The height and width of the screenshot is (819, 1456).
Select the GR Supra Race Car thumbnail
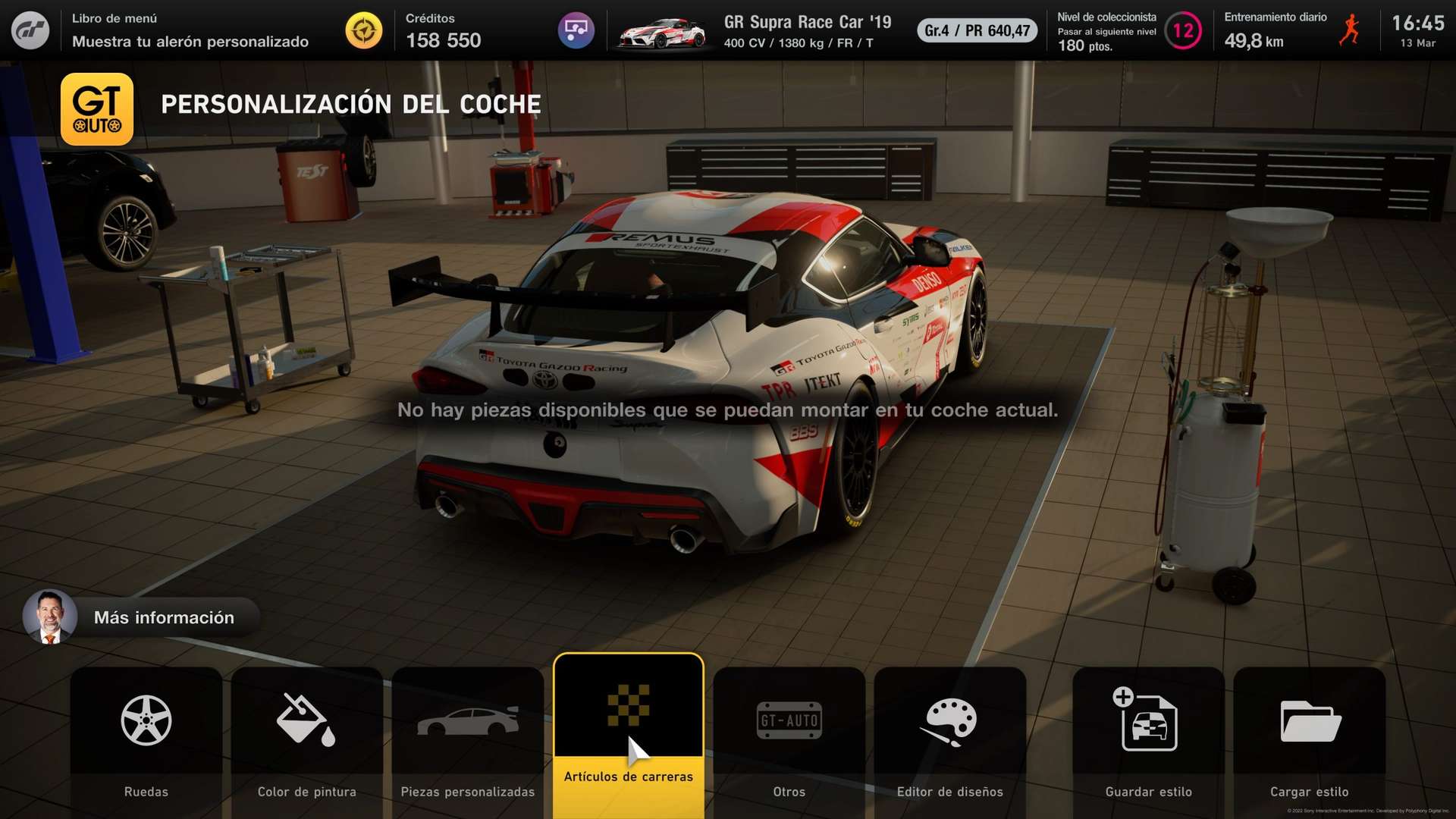point(661,33)
